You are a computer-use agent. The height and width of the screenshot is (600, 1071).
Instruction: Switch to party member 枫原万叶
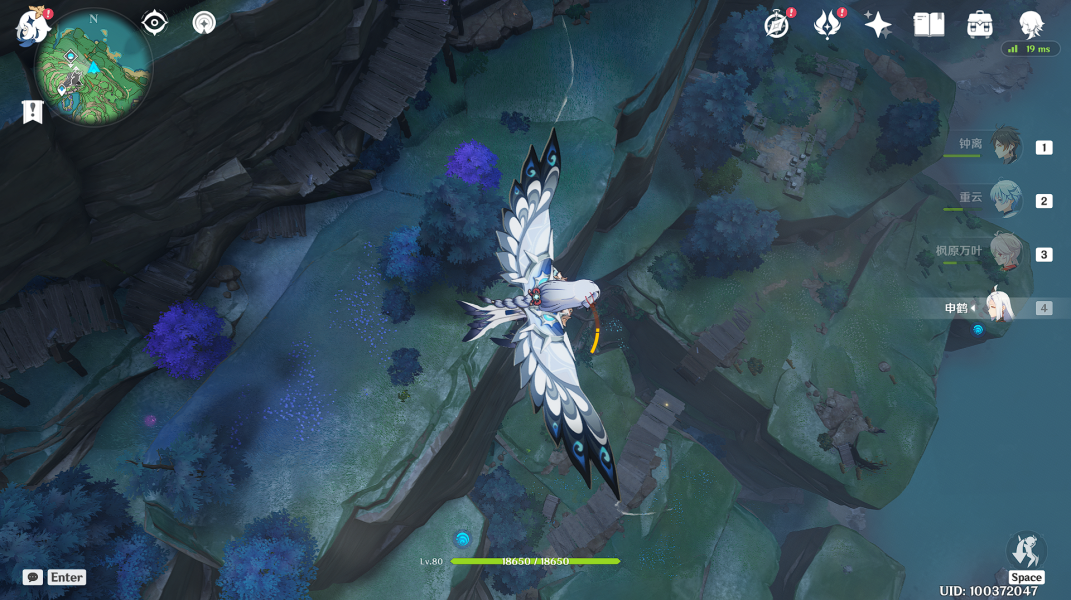click(1005, 252)
